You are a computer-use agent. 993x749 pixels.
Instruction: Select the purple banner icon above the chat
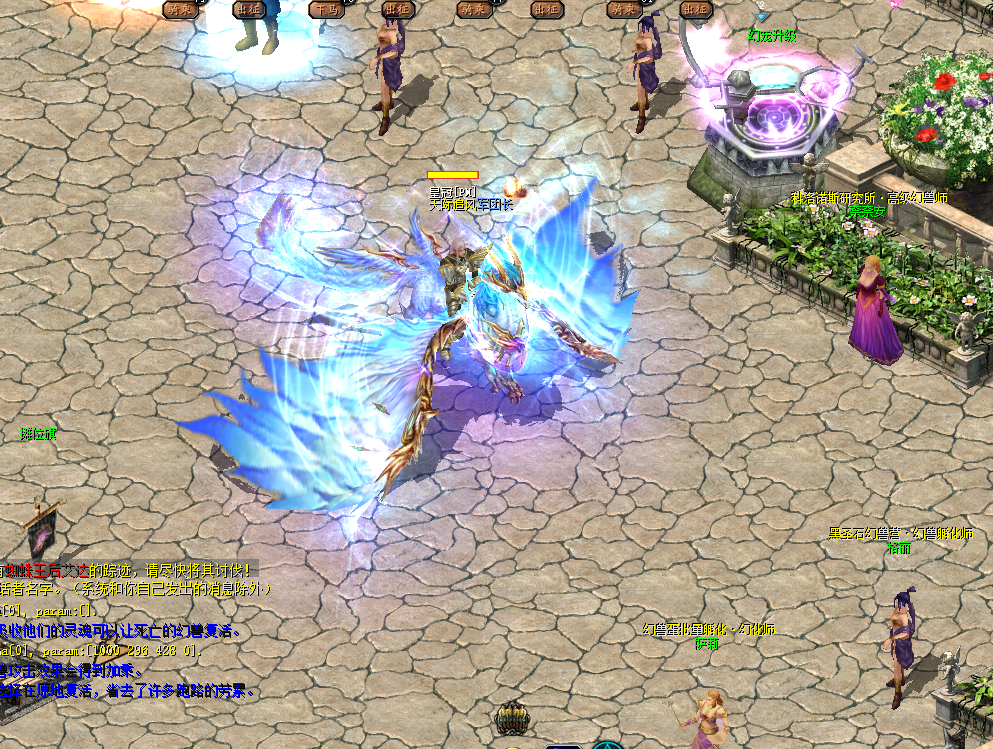point(41,528)
